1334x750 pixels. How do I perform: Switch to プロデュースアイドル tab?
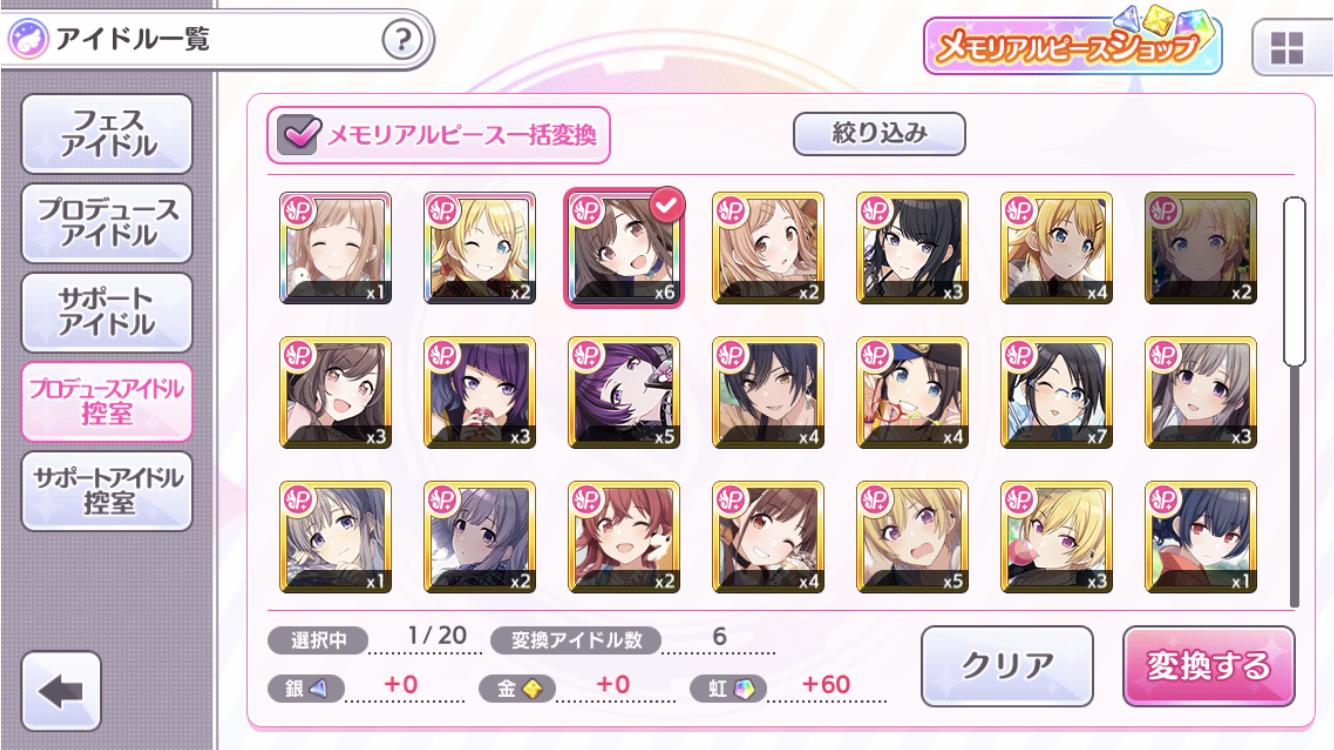106,222
